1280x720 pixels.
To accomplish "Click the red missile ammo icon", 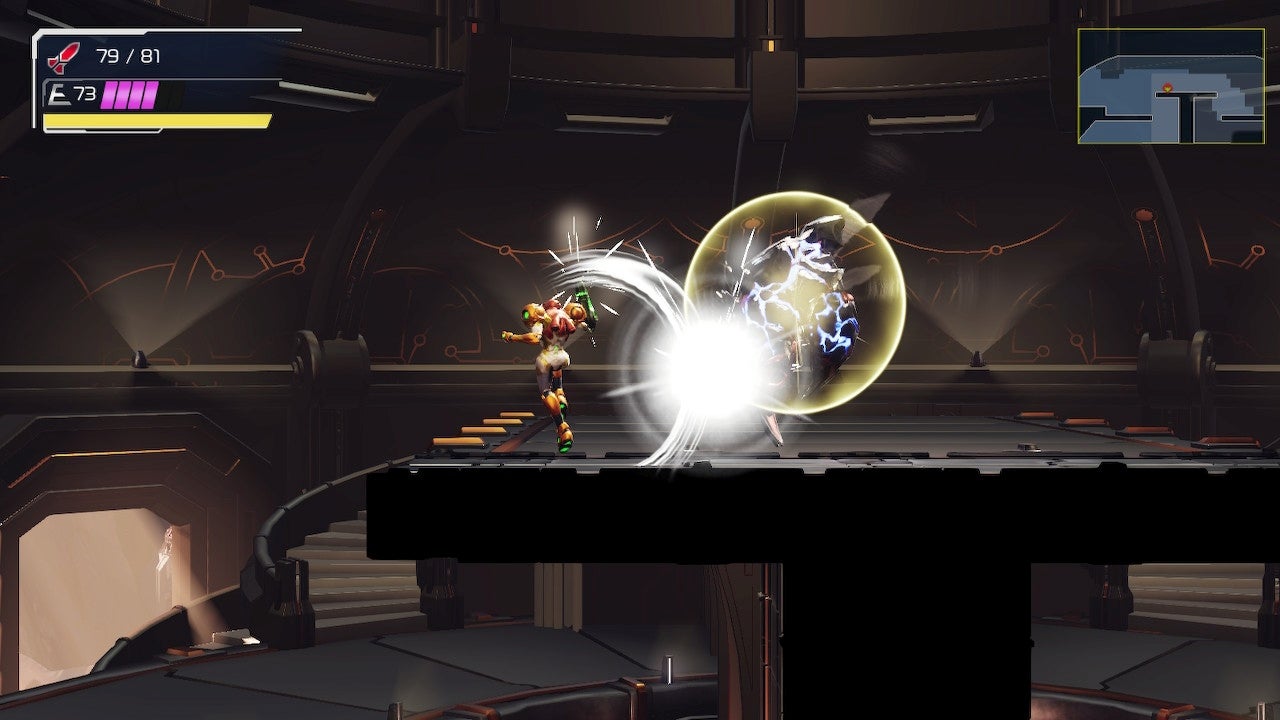I will pos(62,55).
